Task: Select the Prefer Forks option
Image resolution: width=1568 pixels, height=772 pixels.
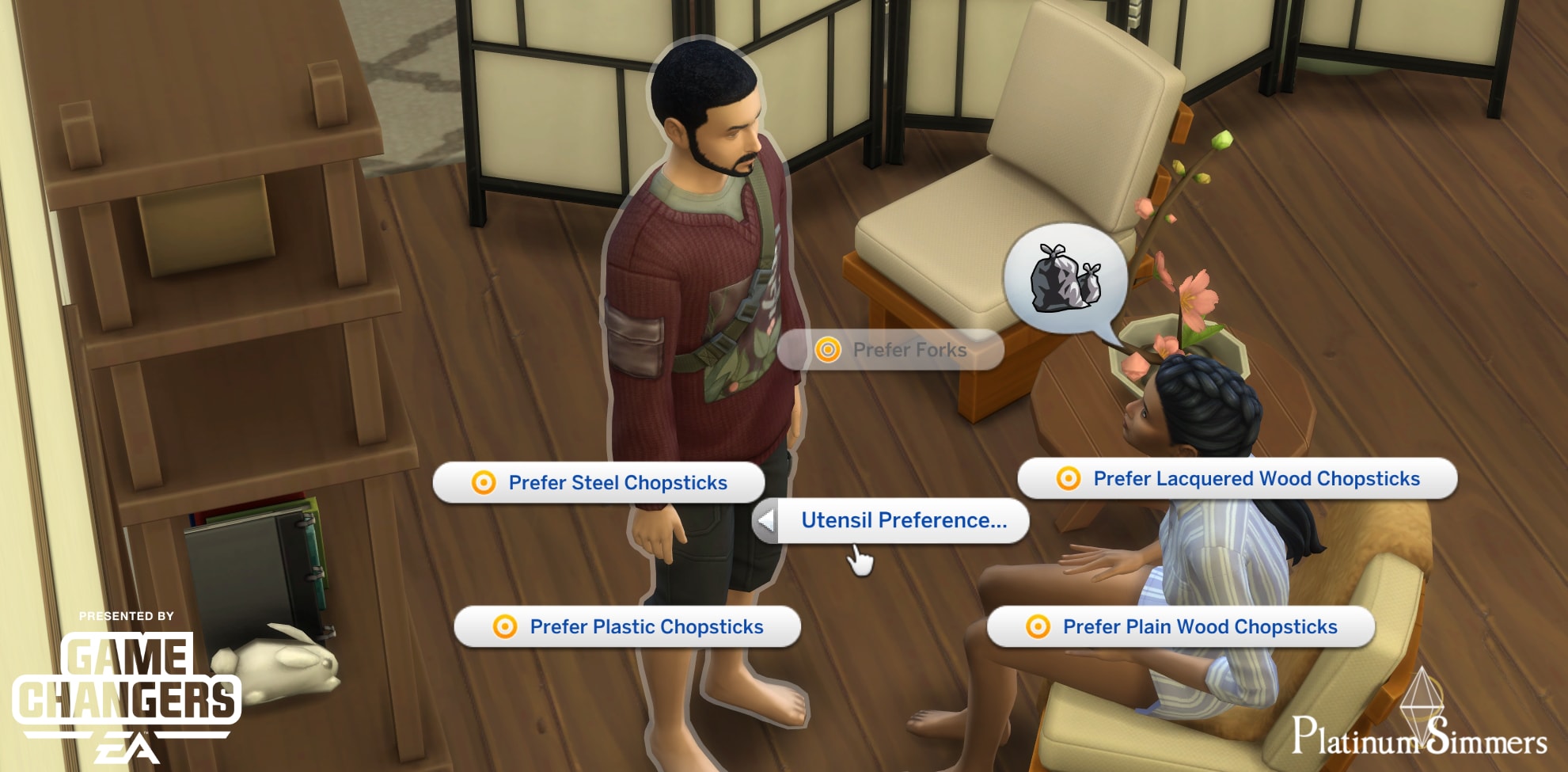Action: [891, 350]
